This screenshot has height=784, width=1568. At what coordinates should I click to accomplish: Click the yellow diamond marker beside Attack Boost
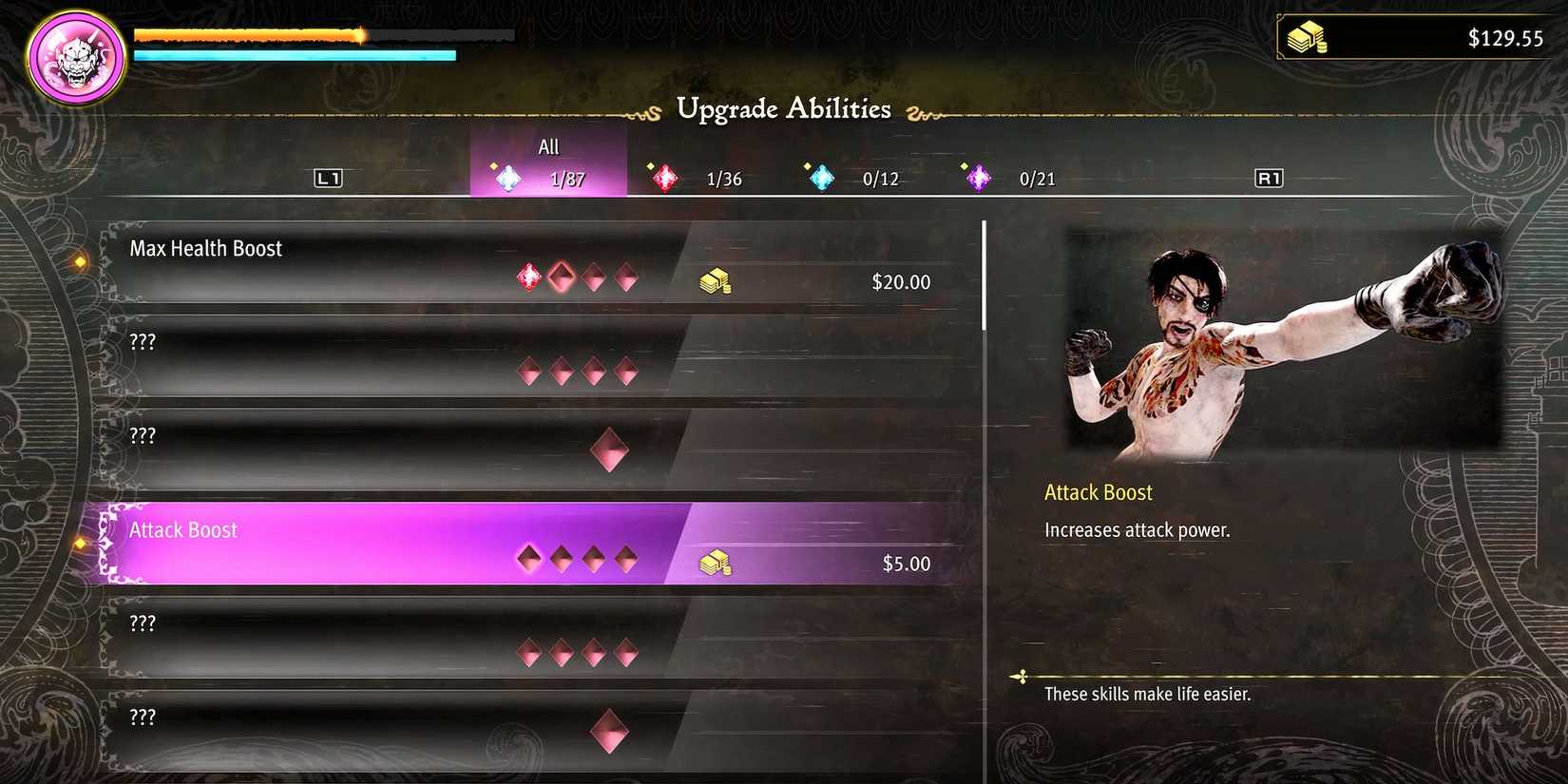point(80,543)
